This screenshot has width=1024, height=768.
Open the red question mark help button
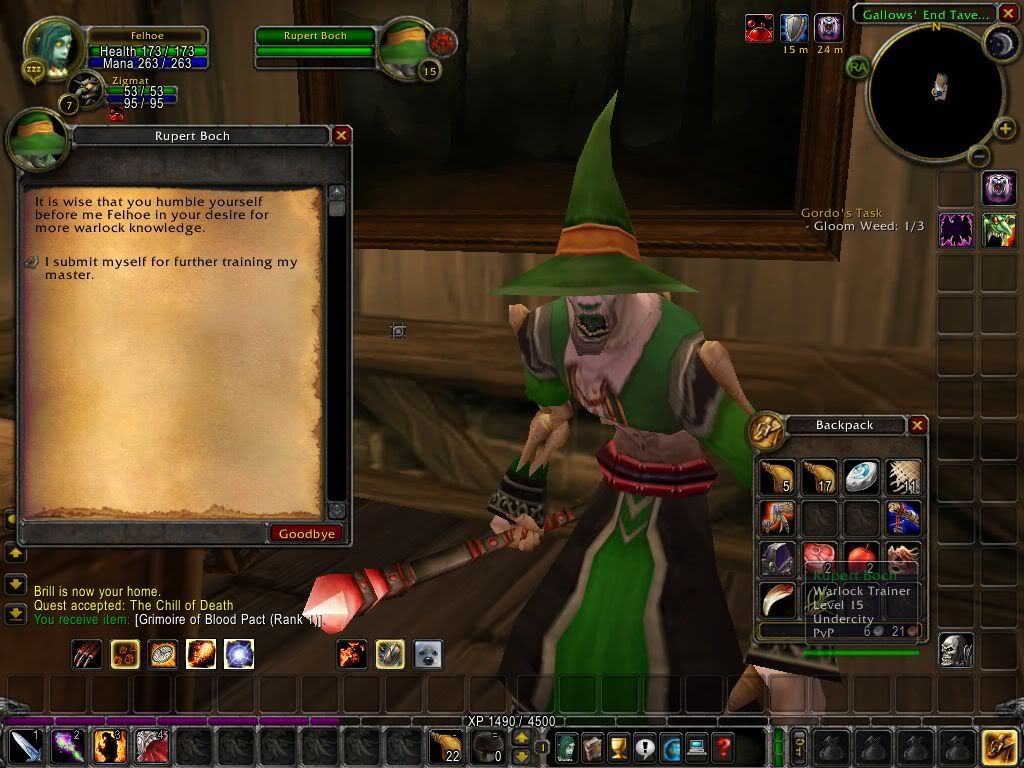[x=723, y=746]
